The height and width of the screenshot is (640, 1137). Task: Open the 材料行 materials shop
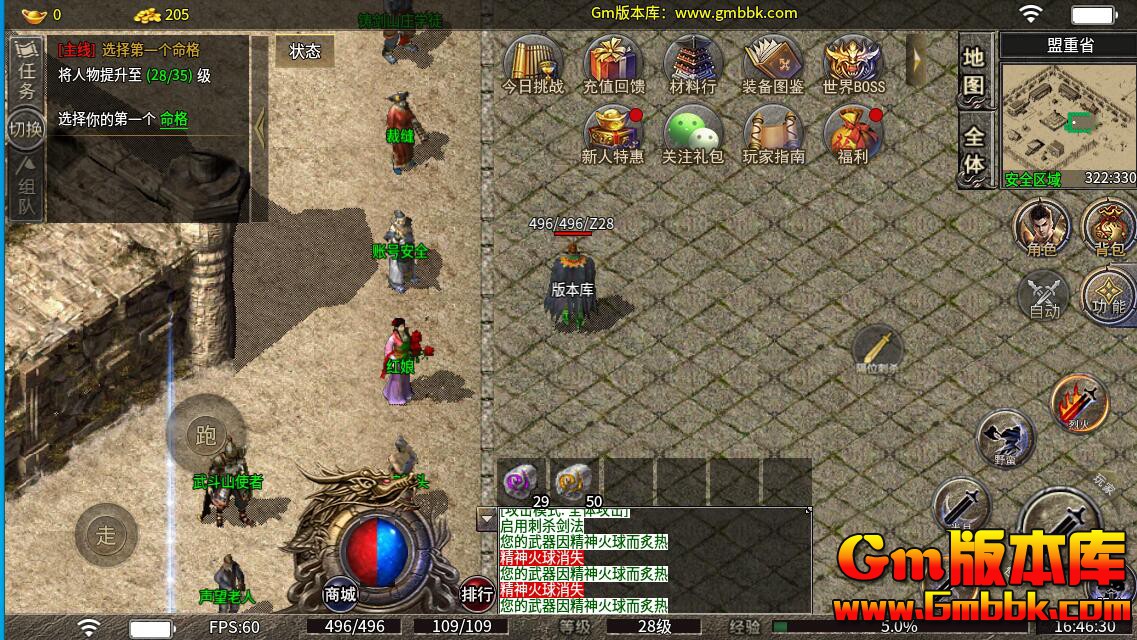pos(692,64)
